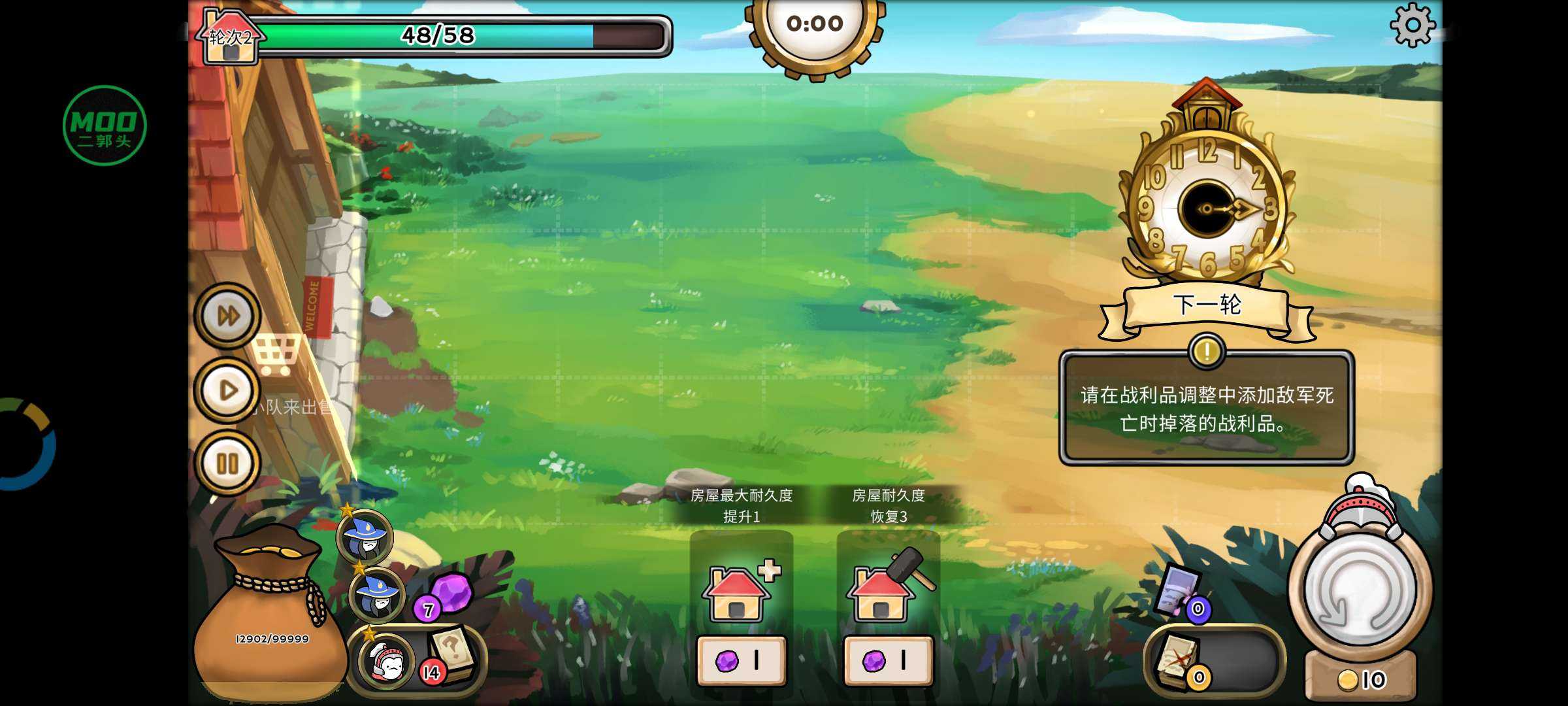Click the yellow exclamation hint icon
This screenshot has height=706, width=1568.
pos(1206,352)
